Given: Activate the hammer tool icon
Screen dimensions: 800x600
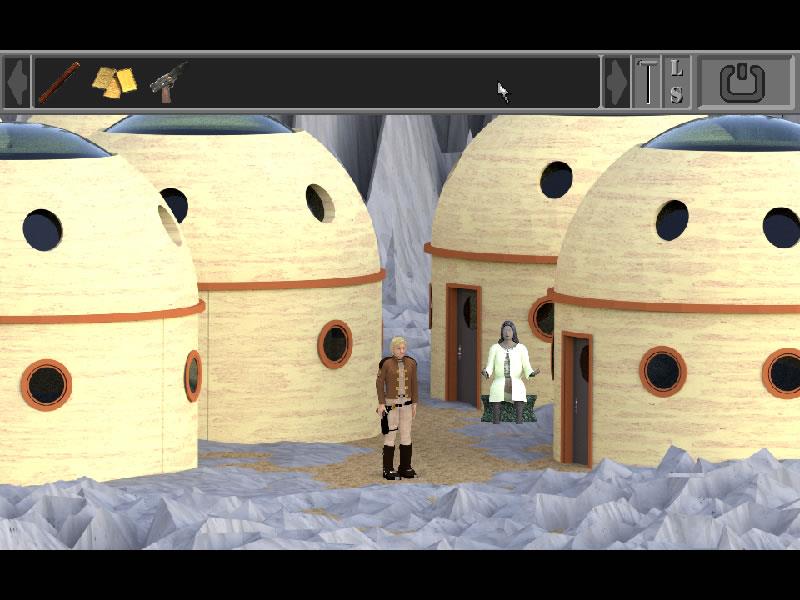Looking at the screenshot, I should (648, 82).
